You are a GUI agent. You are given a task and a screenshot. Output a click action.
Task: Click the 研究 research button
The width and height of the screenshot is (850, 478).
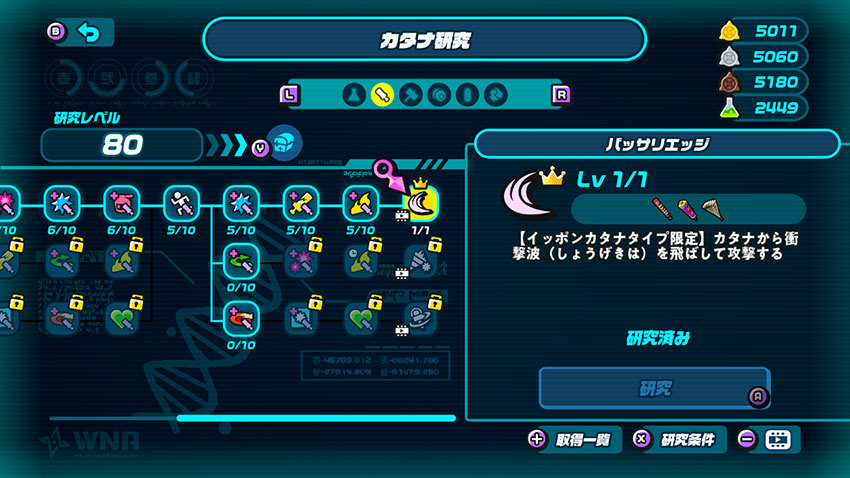[x=655, y=388]
